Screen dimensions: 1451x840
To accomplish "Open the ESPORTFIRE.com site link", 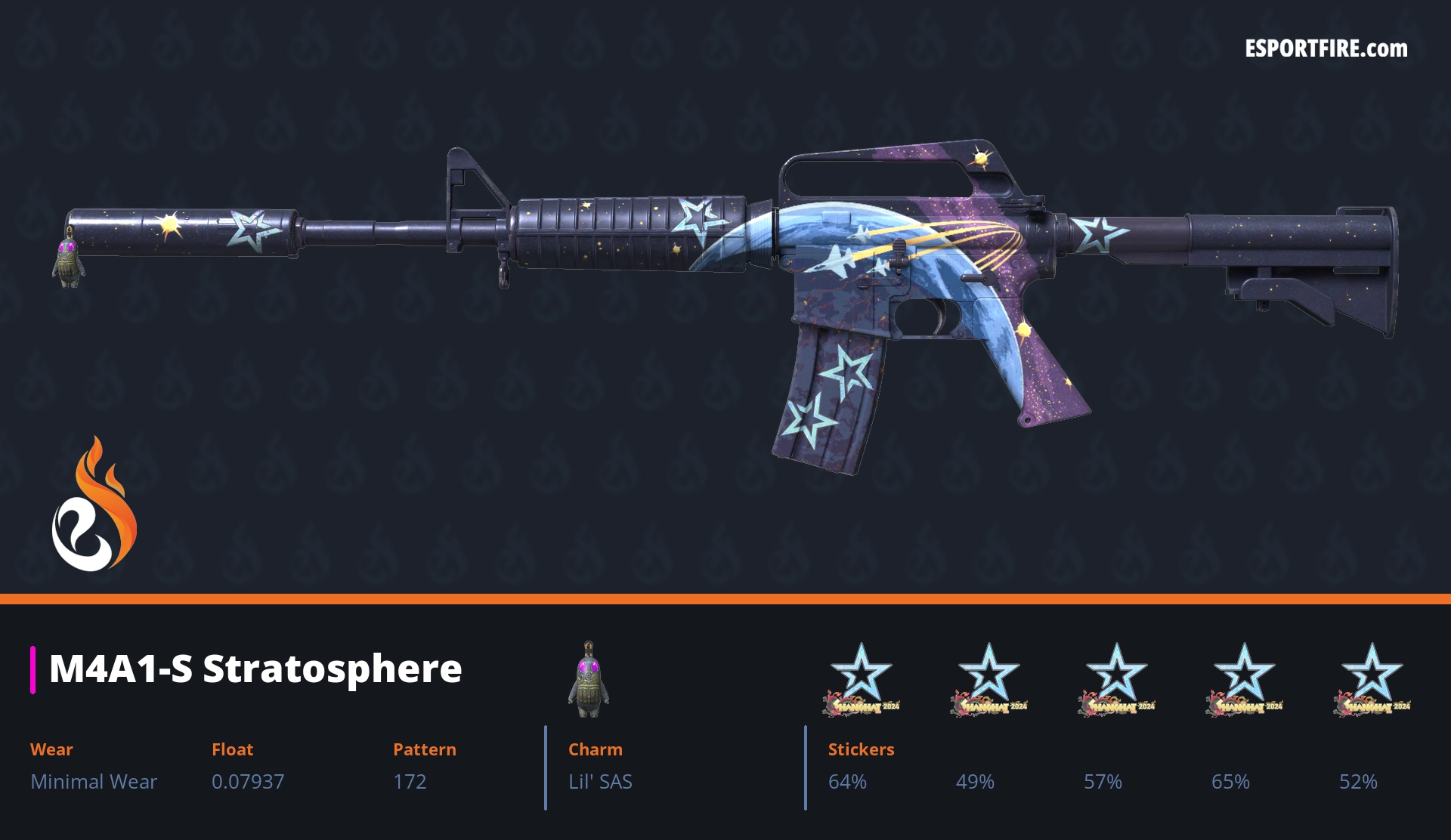I will tap(1326, 49).
